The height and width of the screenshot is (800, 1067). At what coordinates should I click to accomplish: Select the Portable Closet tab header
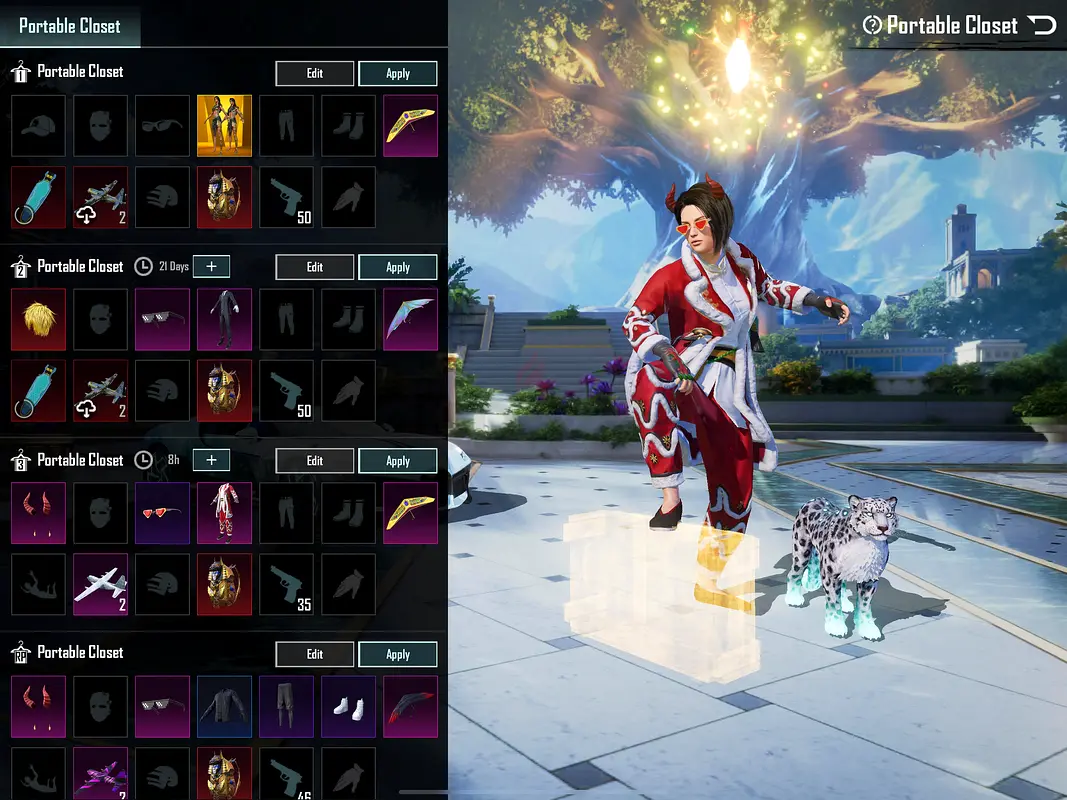click(70, 26)
